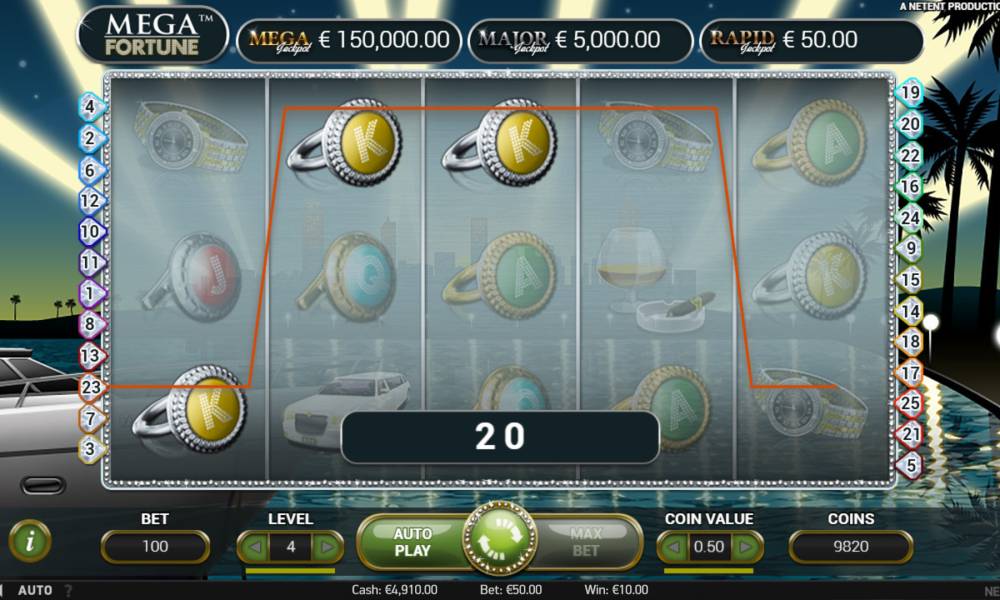Viewport: 1000px width, 600px height.
Task: Lower the coin value
Action: click(x=675, y=547)
